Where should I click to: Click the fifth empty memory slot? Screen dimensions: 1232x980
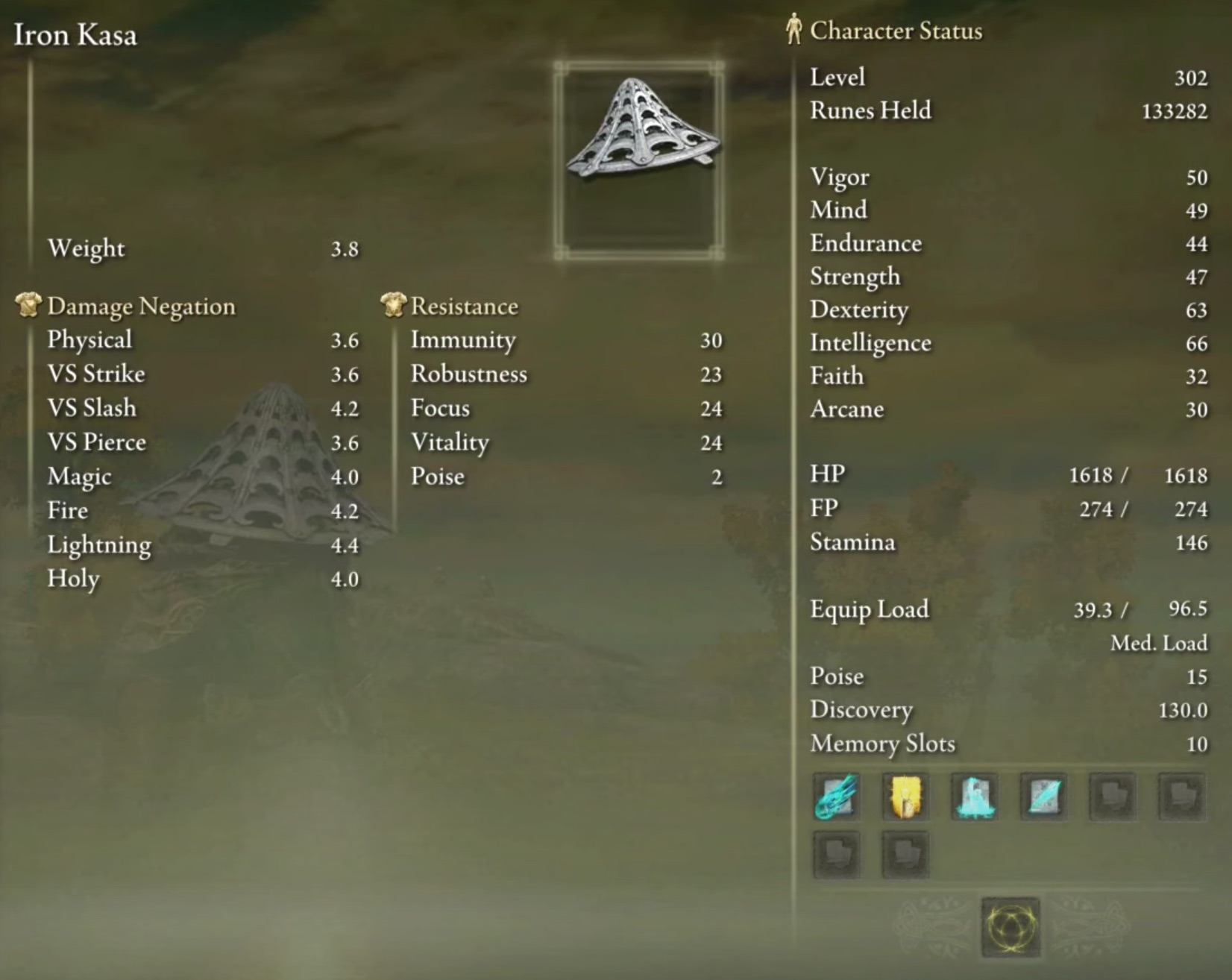coord(1113,797)
